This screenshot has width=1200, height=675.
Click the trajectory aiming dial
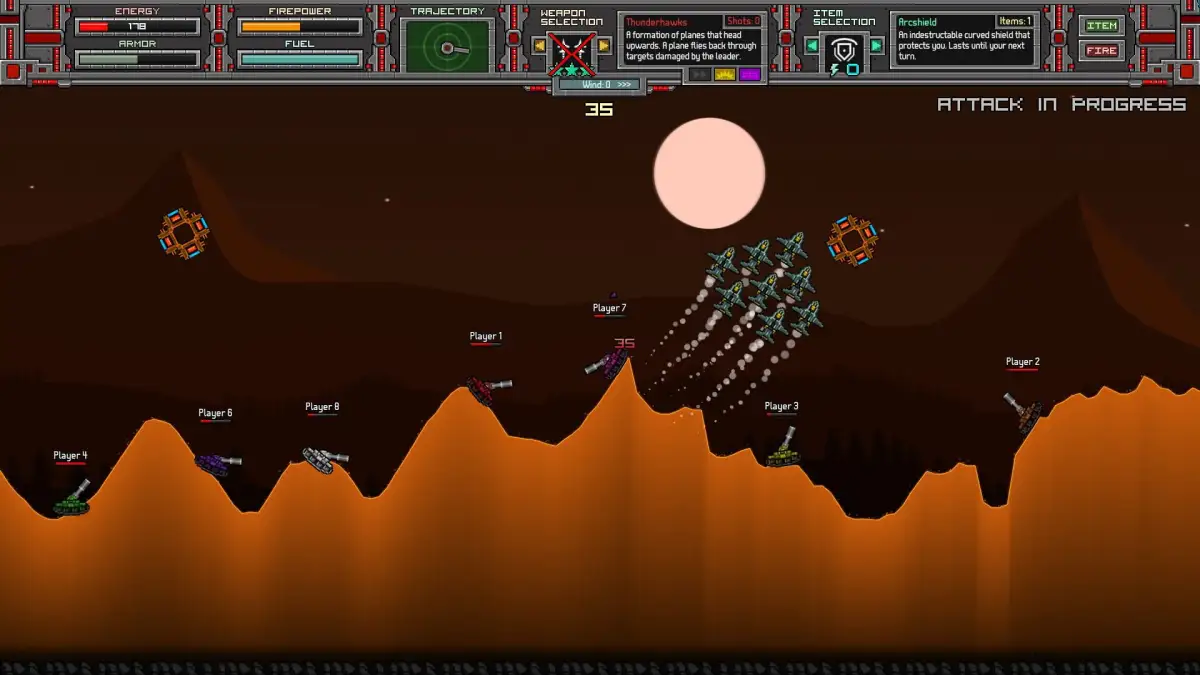click(x=446, y=46)
